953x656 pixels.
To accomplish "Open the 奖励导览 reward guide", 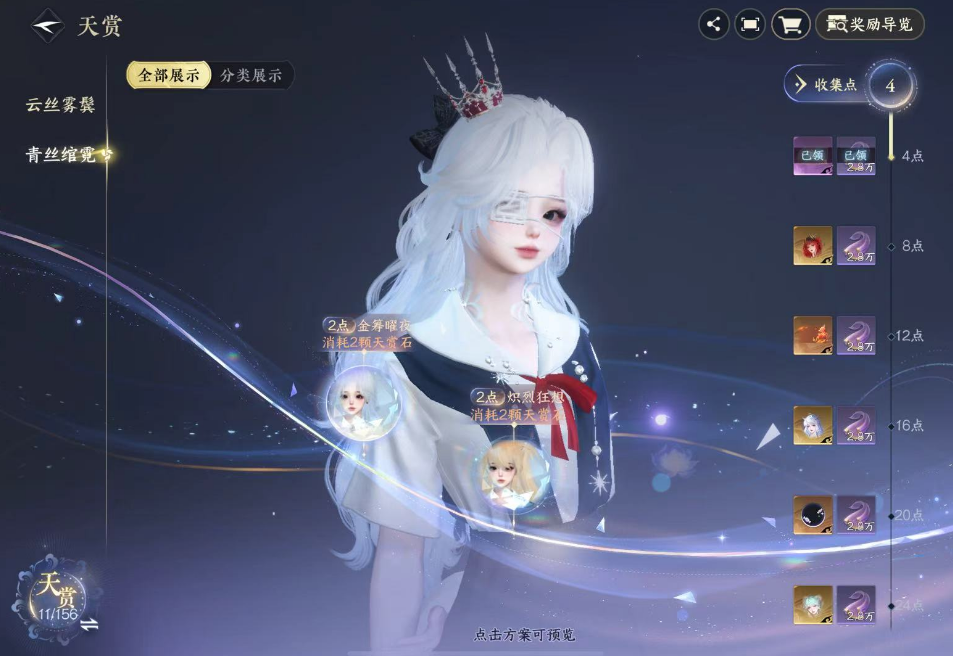I will [x=870, y=25].
